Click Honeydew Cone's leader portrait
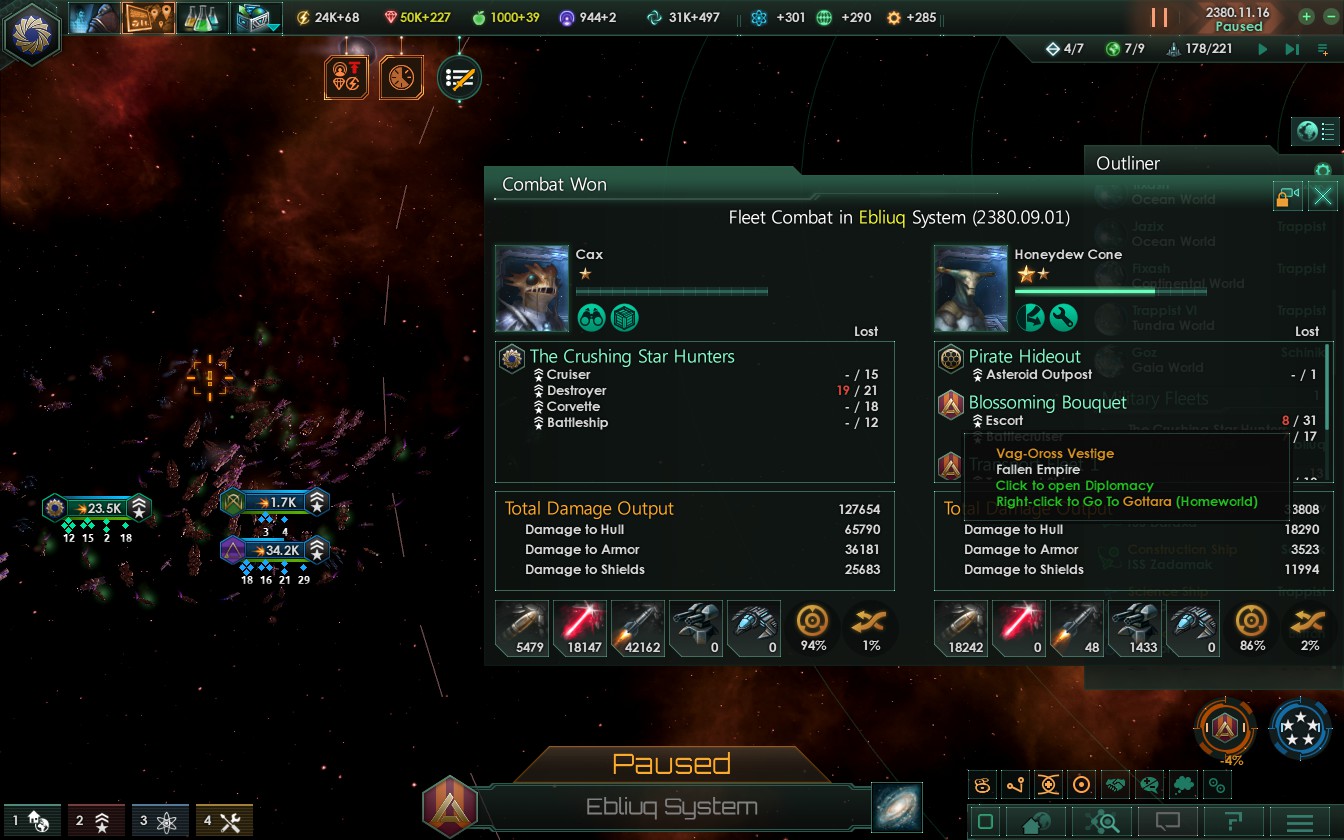The width and height of the screenshot is (1344, 840). (970, 288)
